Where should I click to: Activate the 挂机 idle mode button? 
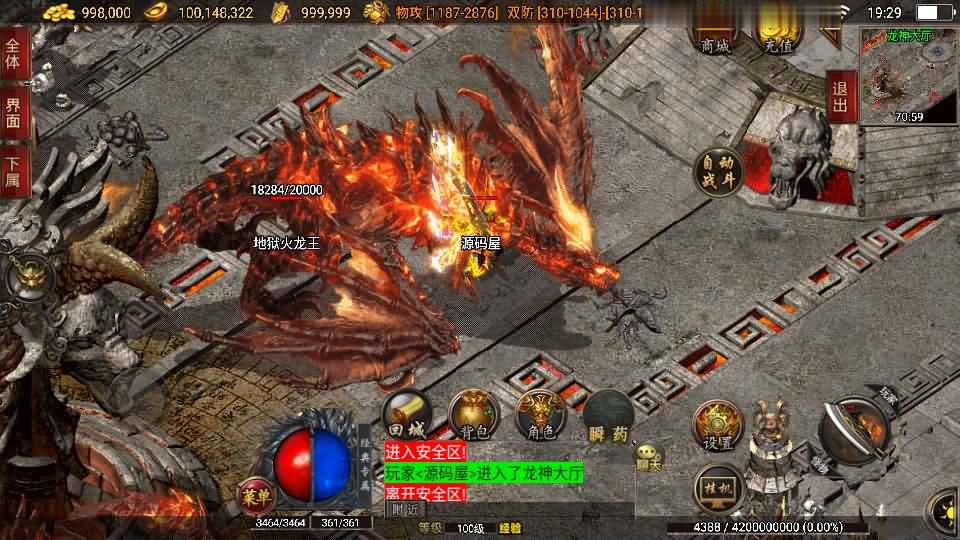pyautogui.click(x=718, y=489)
